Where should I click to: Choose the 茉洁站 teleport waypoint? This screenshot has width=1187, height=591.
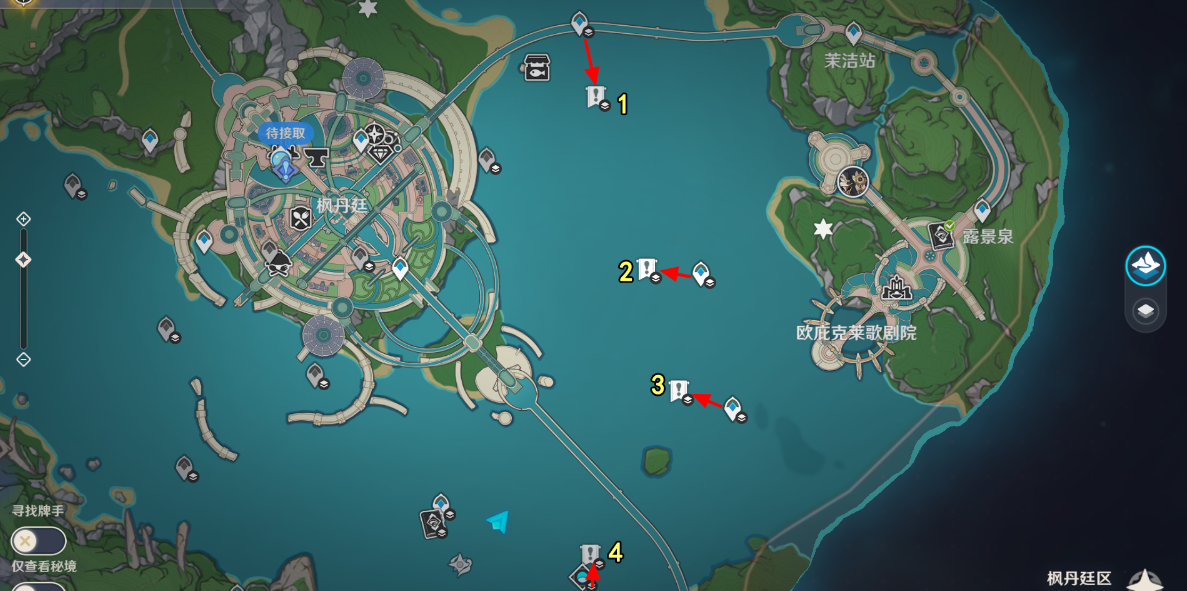[853, 33]
